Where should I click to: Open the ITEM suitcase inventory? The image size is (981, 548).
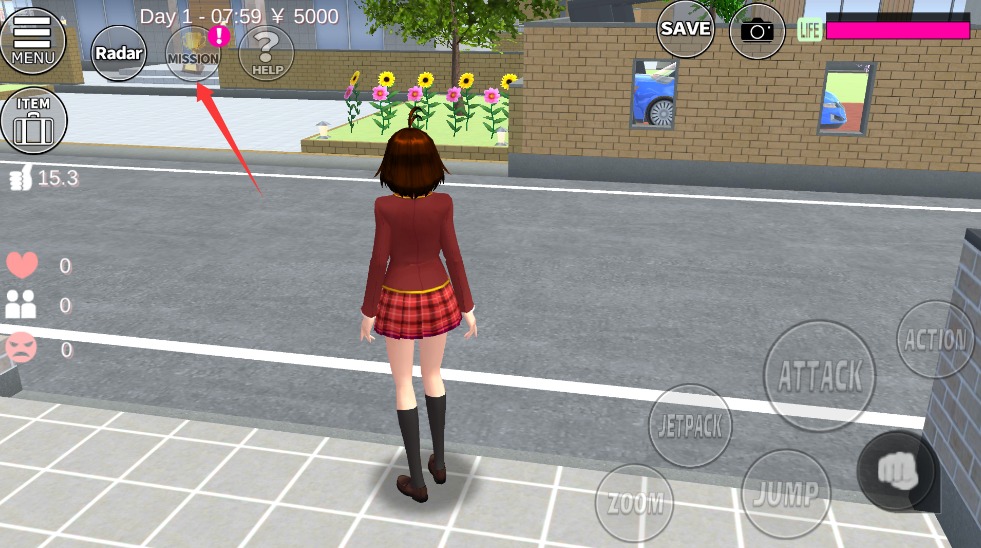click(33, 121)
